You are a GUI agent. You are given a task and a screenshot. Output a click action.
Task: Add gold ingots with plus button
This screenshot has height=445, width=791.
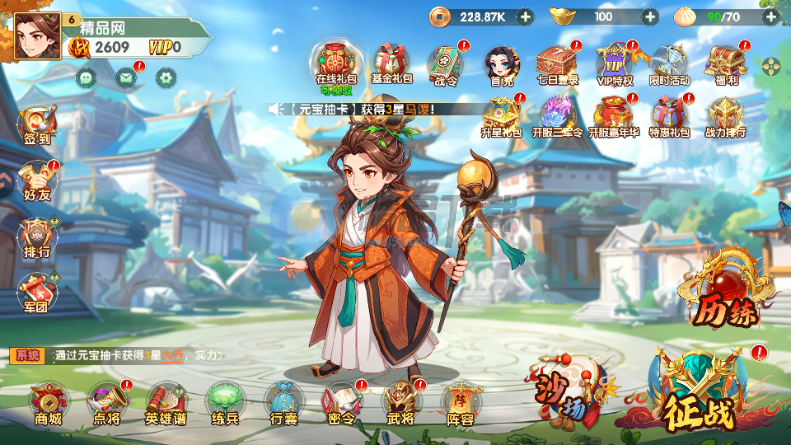pos(650,16)
